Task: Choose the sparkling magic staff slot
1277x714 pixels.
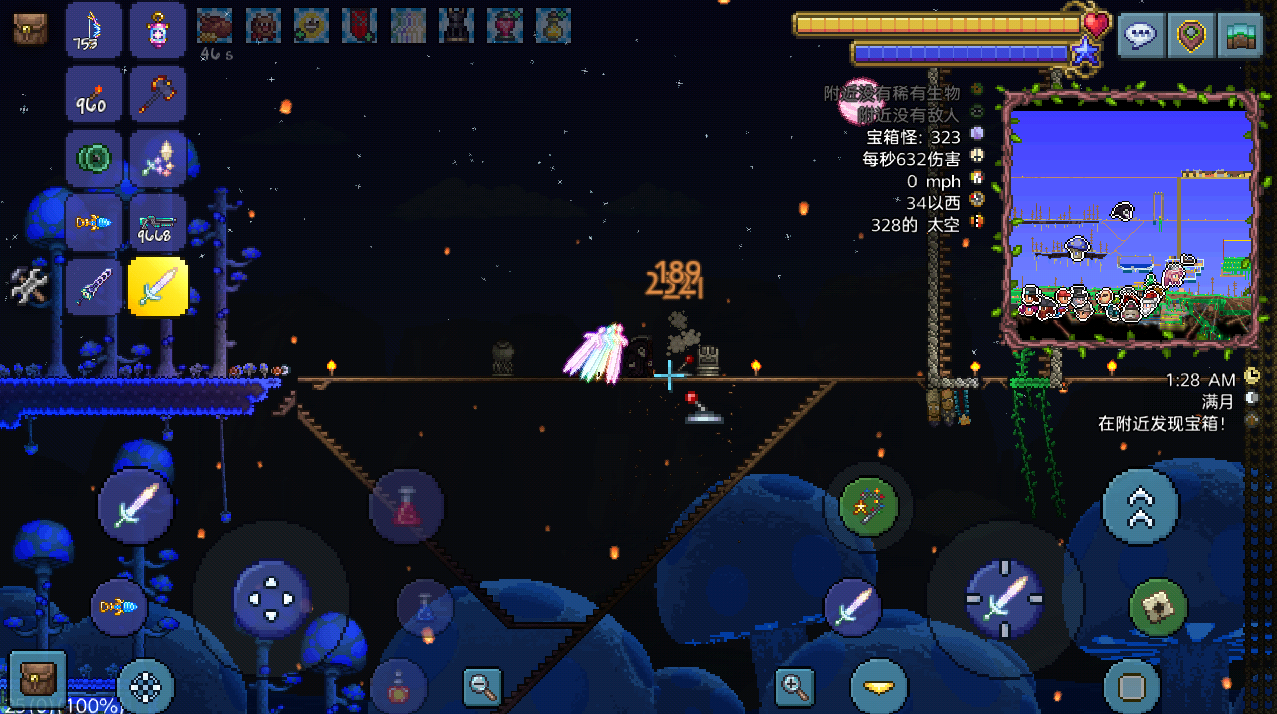Action: pyautogui.click(x=157, y=159)
